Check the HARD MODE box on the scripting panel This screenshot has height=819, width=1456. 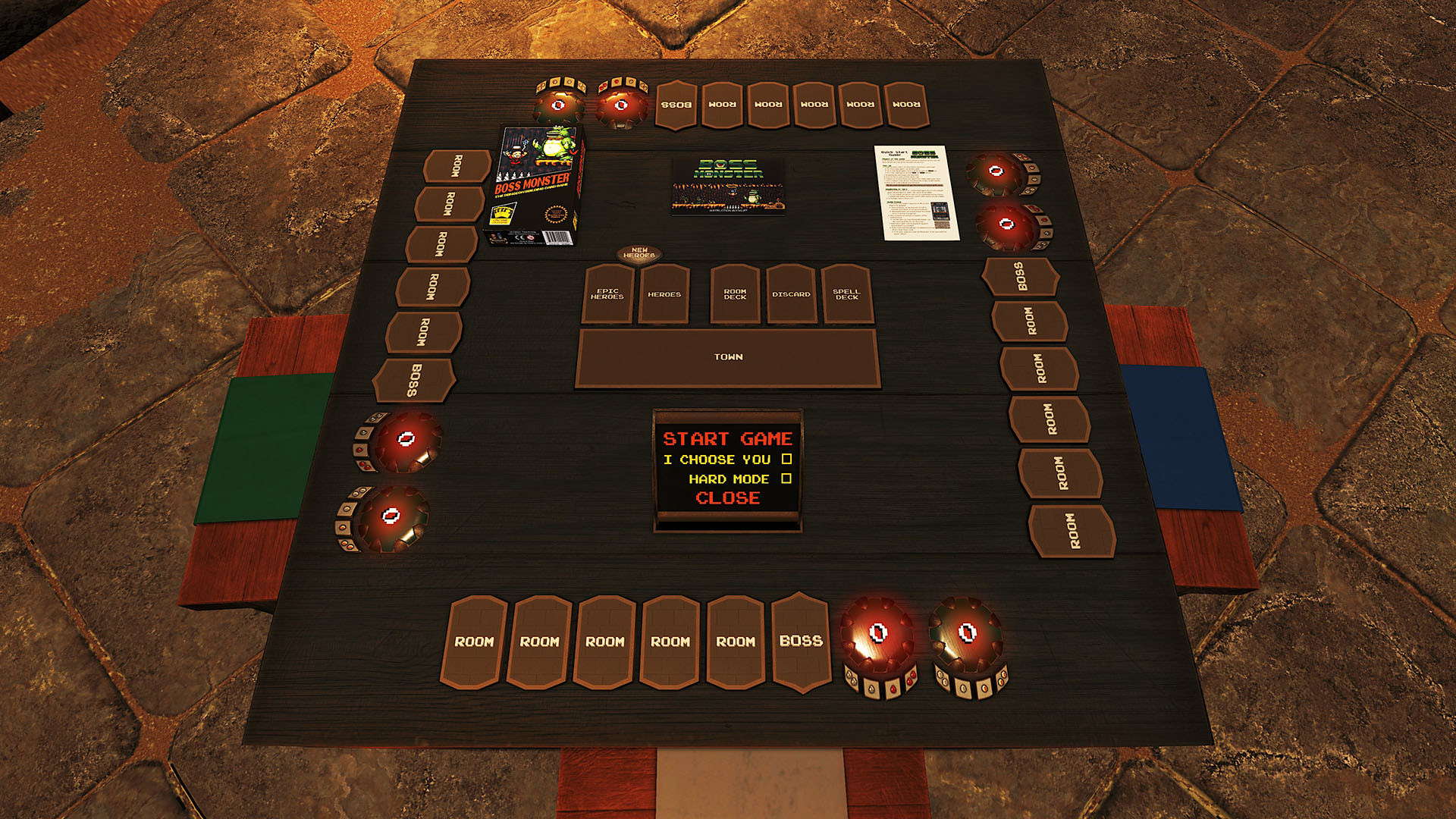(786, 479)
